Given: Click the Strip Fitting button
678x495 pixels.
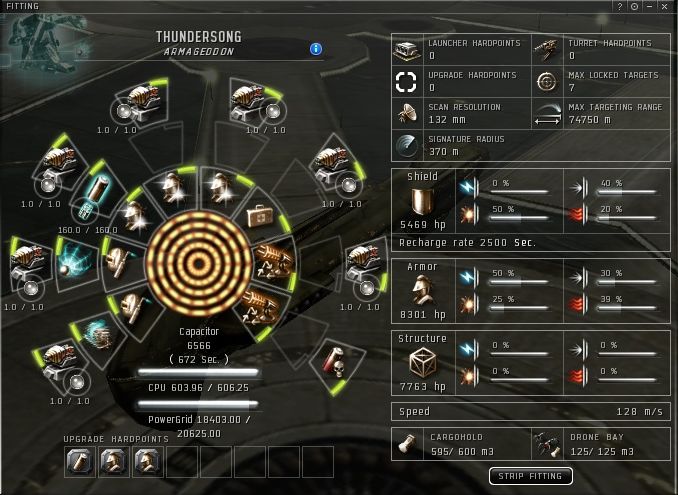Looking at the screenshot, I should (530, 476).
